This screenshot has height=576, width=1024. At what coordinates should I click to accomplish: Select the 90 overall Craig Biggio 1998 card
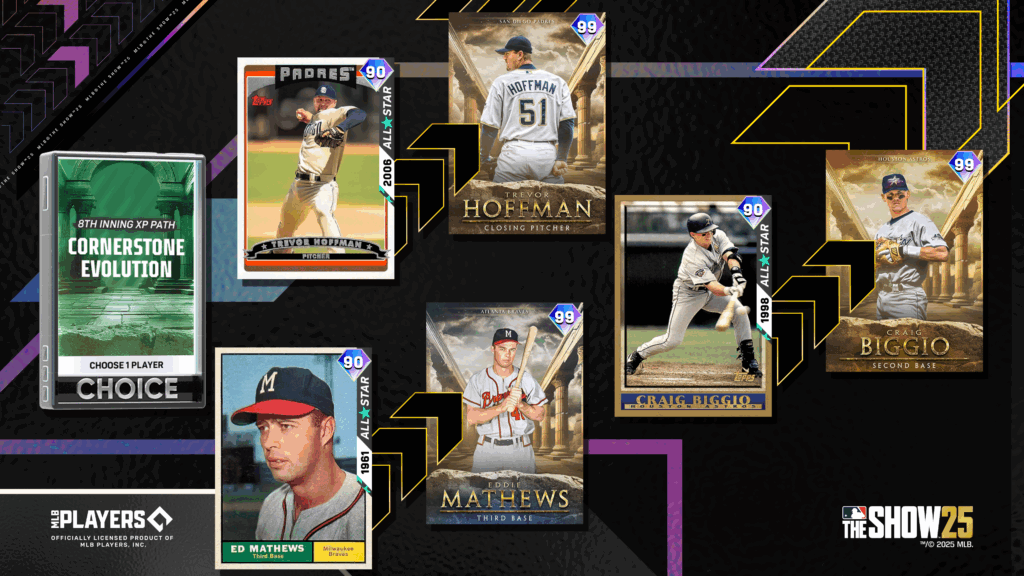(x=692, y=304)
